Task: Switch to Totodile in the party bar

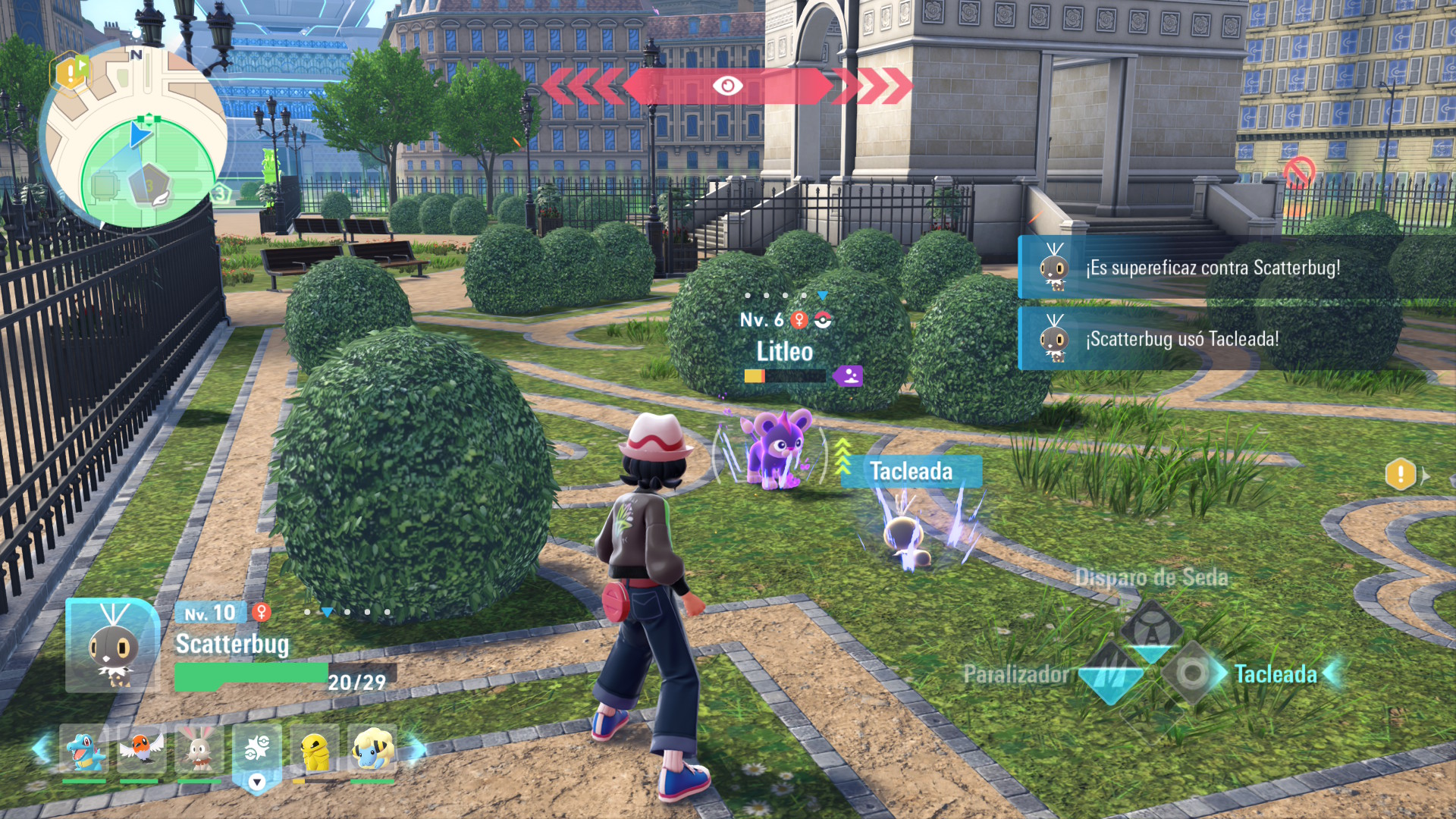Action: click(x=83, y=749)
